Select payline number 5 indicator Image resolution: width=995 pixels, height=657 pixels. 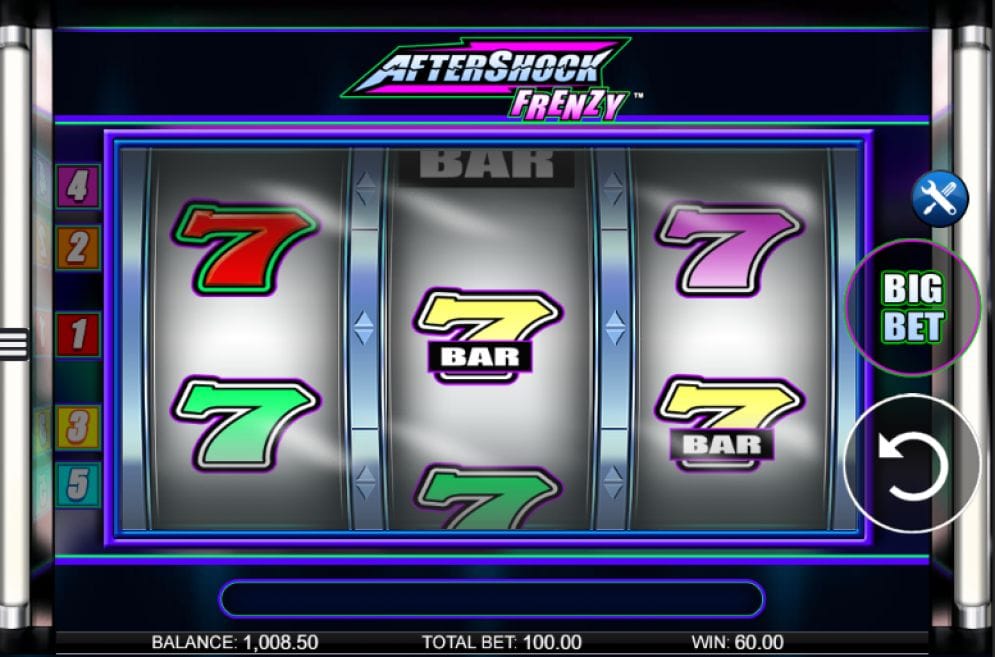[x=78, y=485]
